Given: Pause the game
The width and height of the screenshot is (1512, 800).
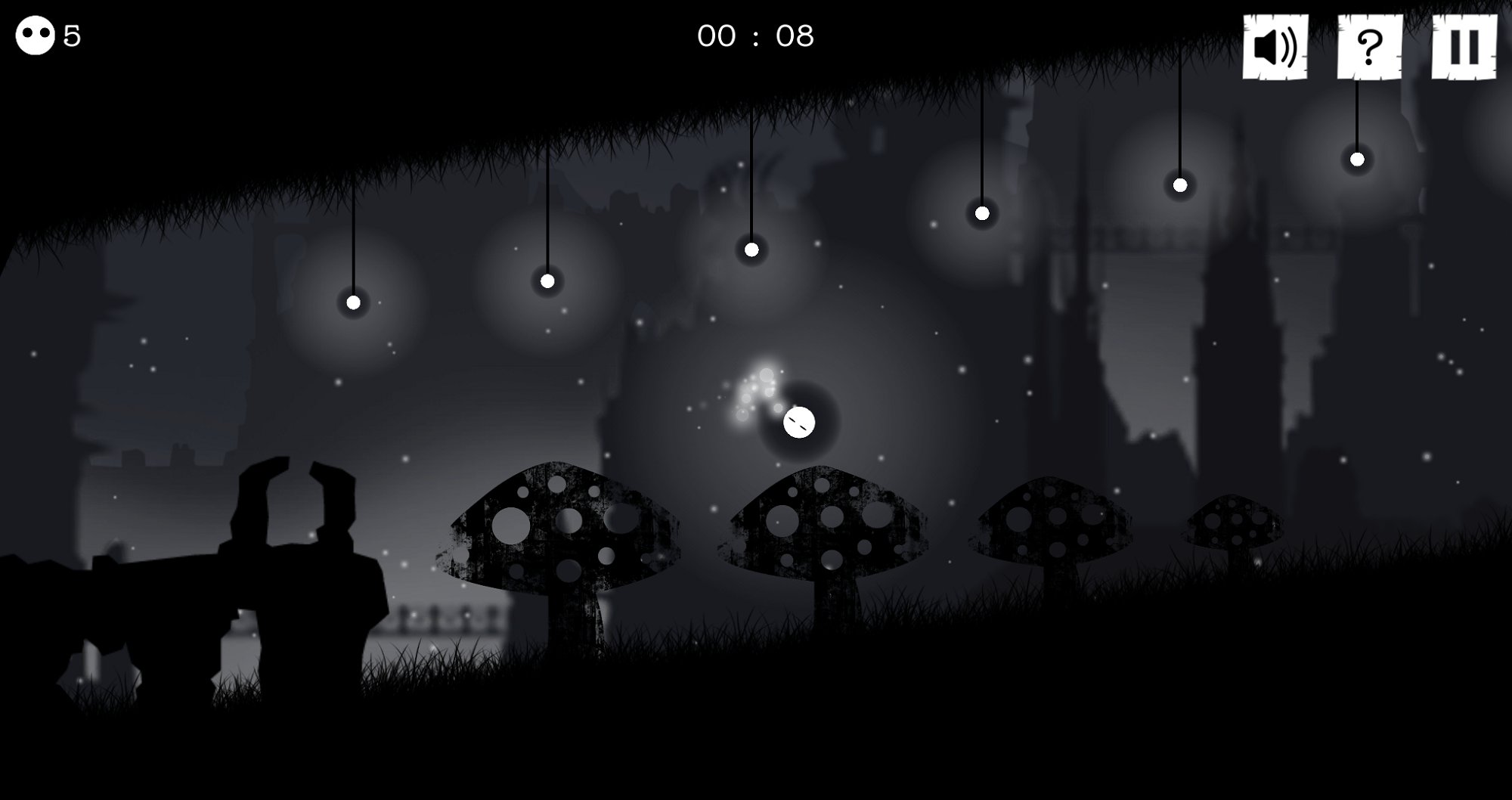Looking at the screenshot, I should click(1464, 47).
